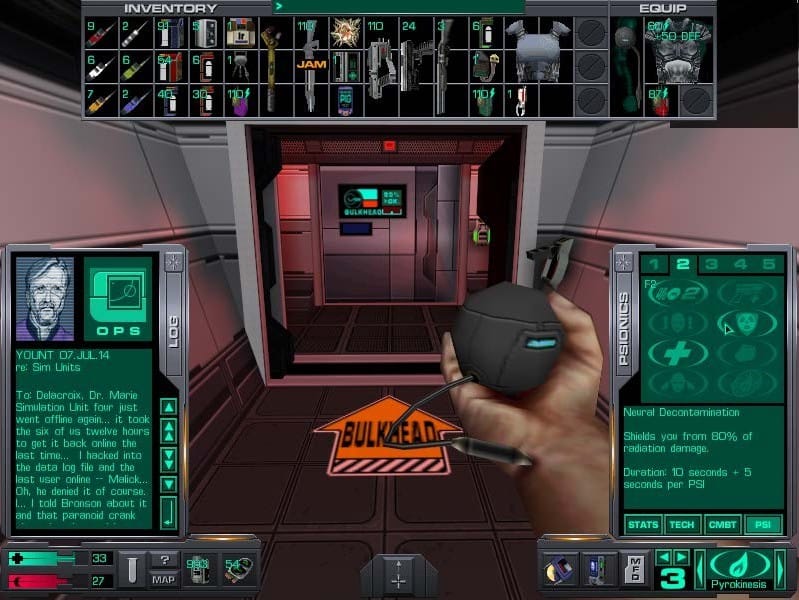The height and width of the screenshot is (600, 799).
Task: Switch to psionics tier 4 tab
Action: point(740,265)
